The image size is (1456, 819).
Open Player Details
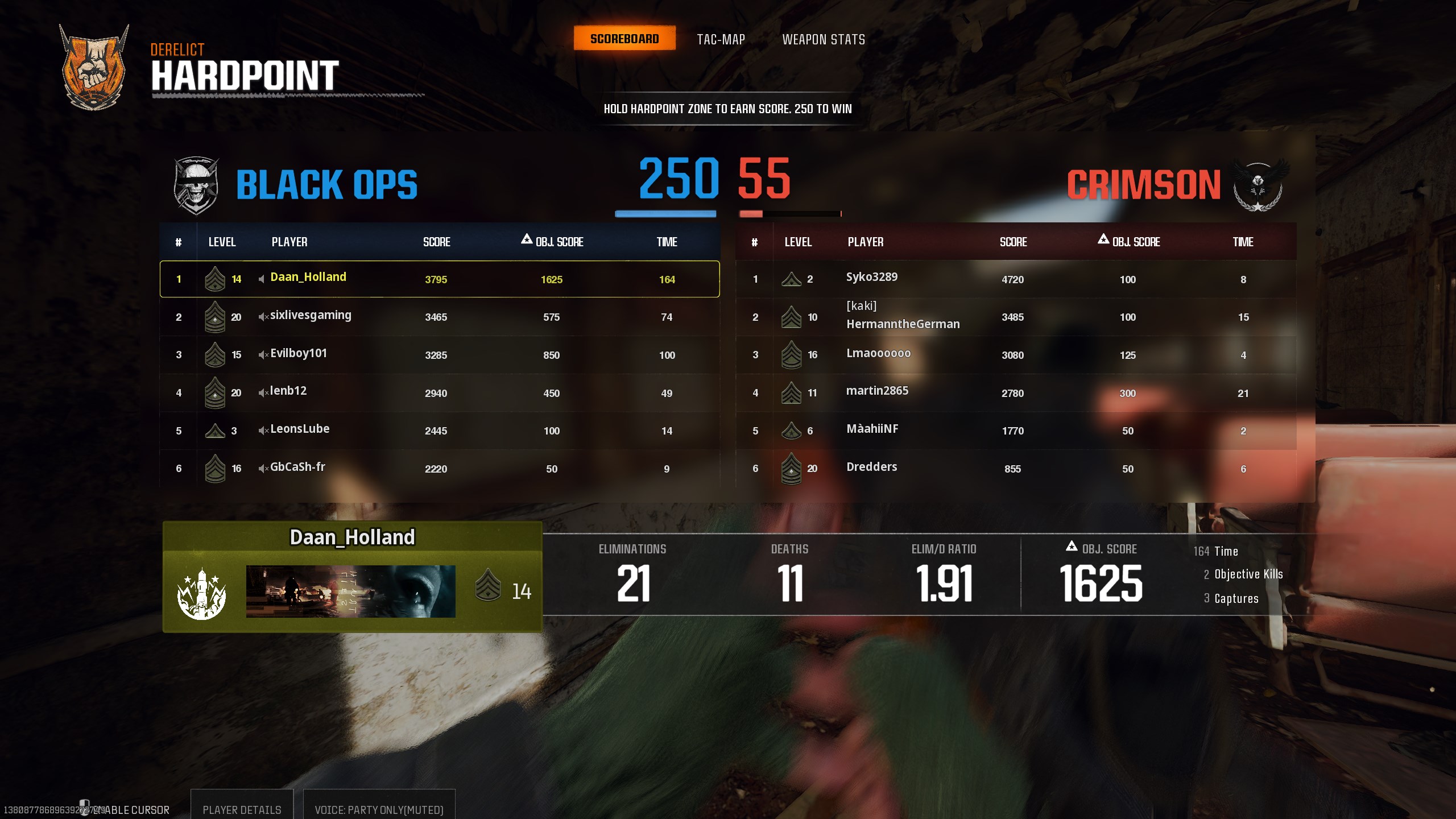click(x=242, y=809)
